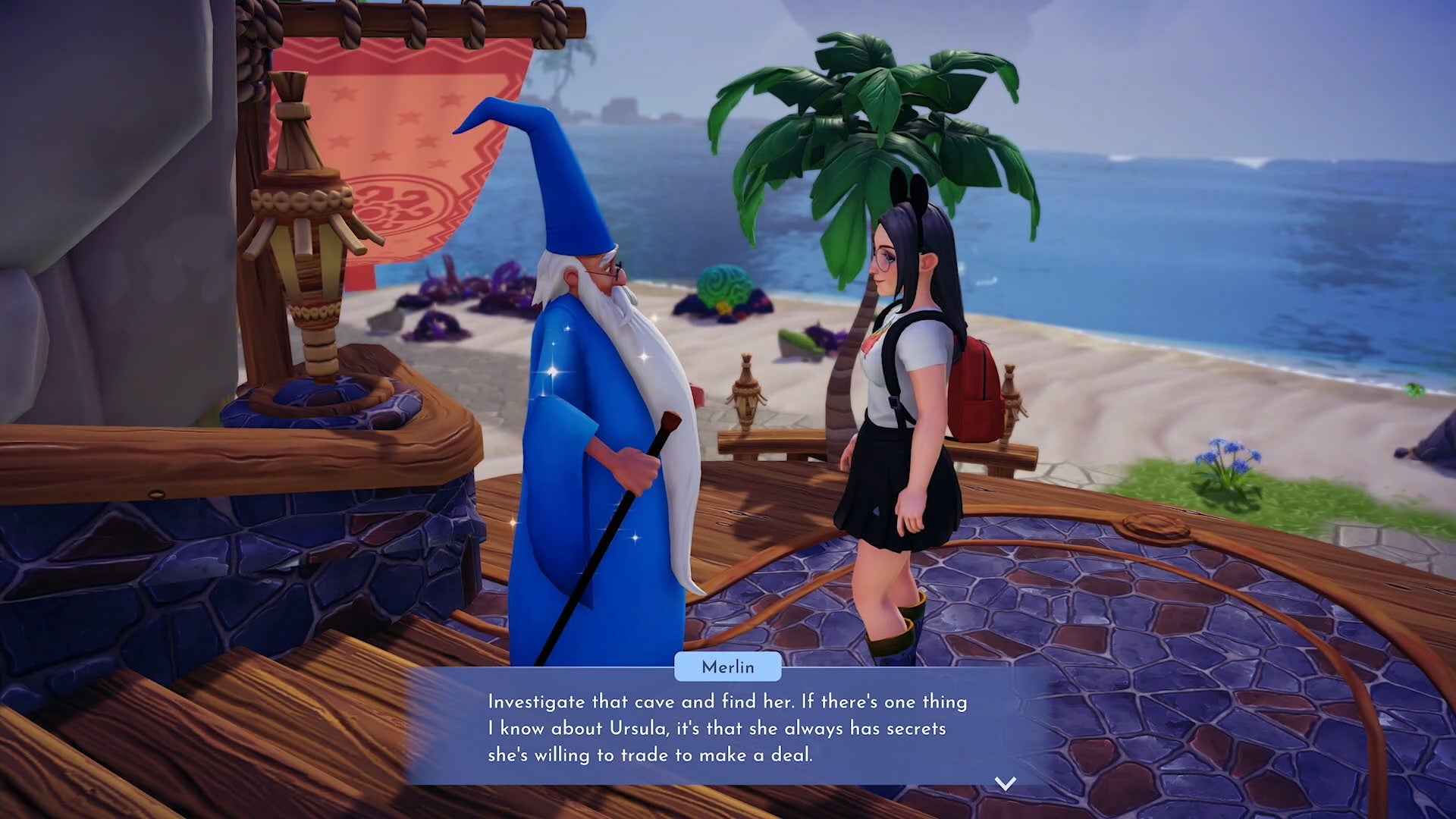Click the Merlin name plate
The image size is (1456, 819).
(726, 667)
